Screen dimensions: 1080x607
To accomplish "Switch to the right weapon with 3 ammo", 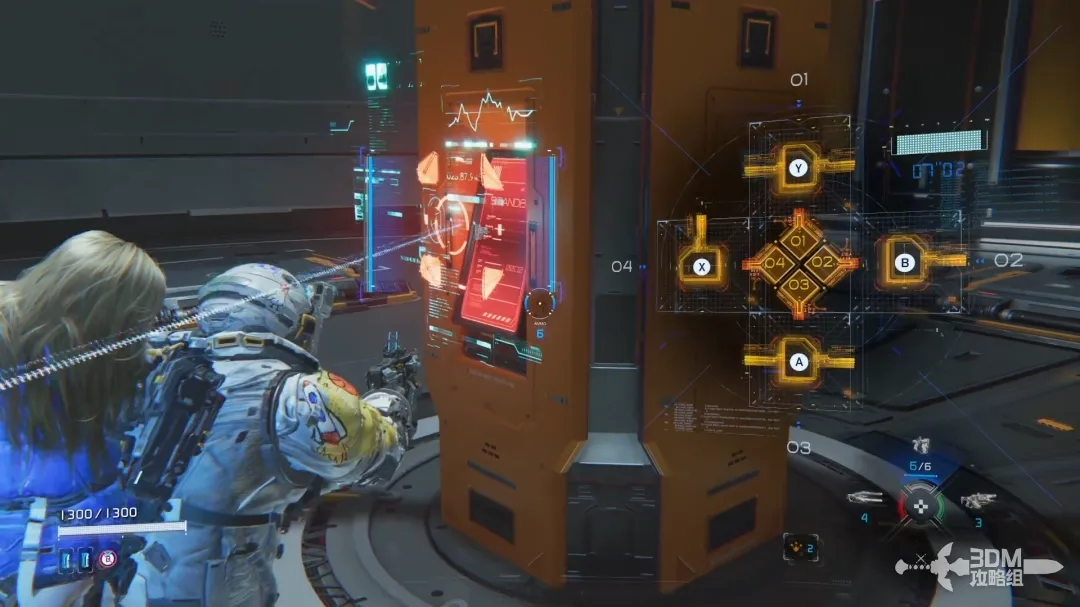I will coord(977,500).
